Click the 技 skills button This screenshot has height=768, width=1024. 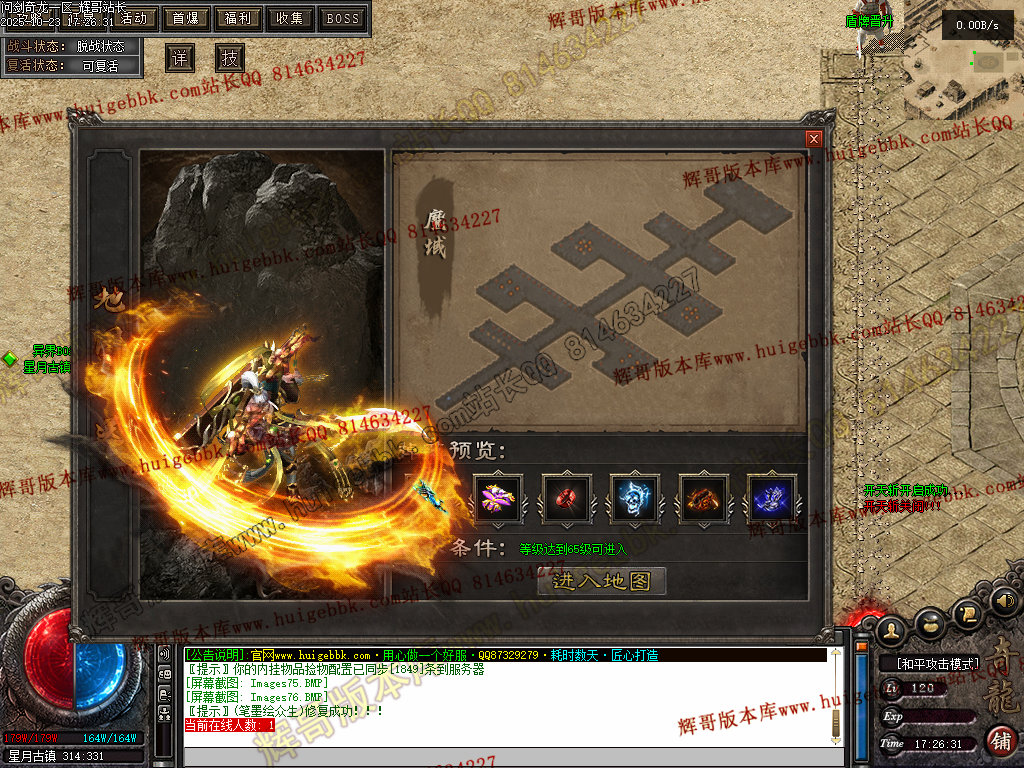[x=230, y=58]
